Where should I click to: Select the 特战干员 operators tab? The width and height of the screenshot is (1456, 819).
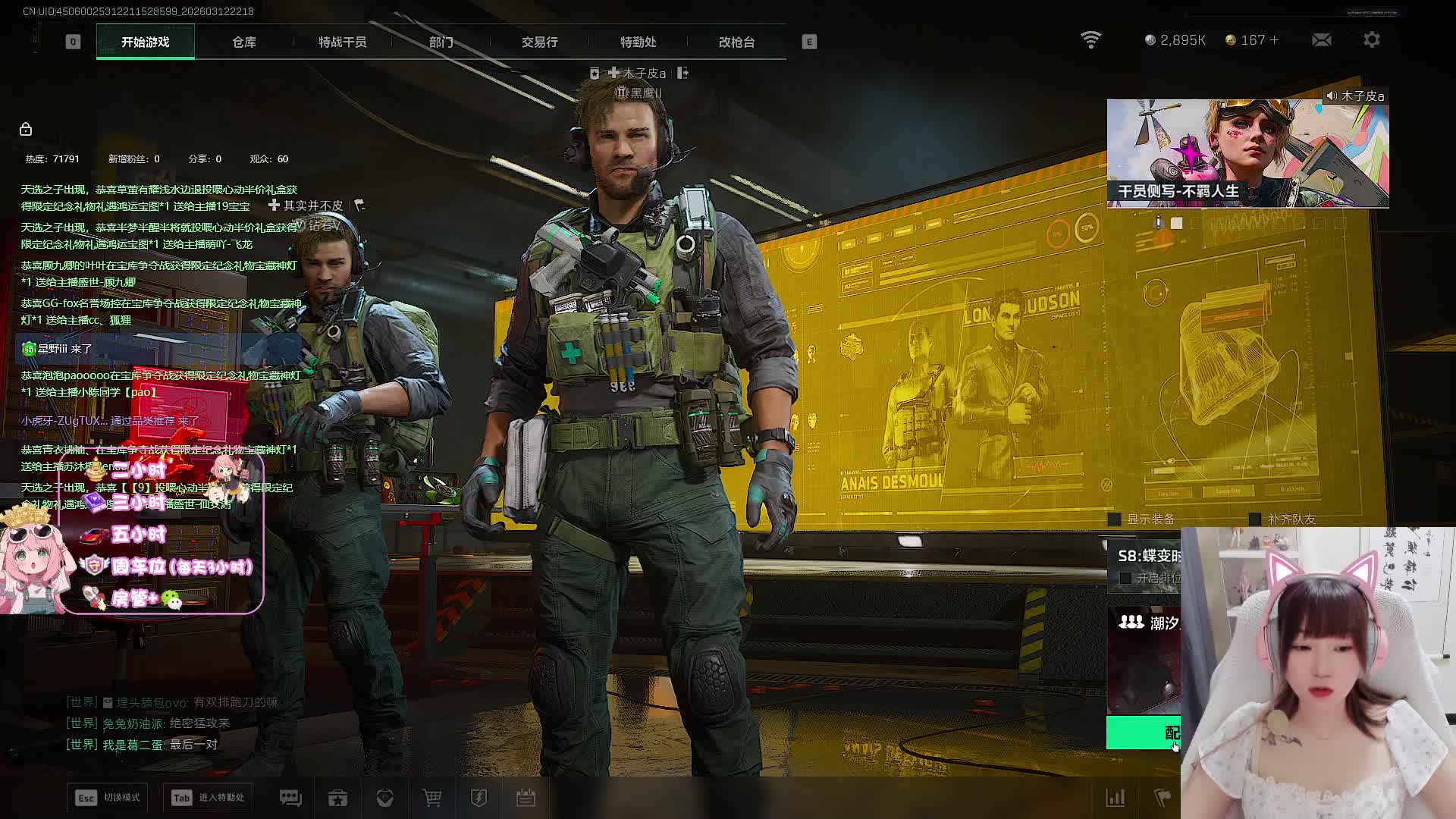(x=342, y=42)
